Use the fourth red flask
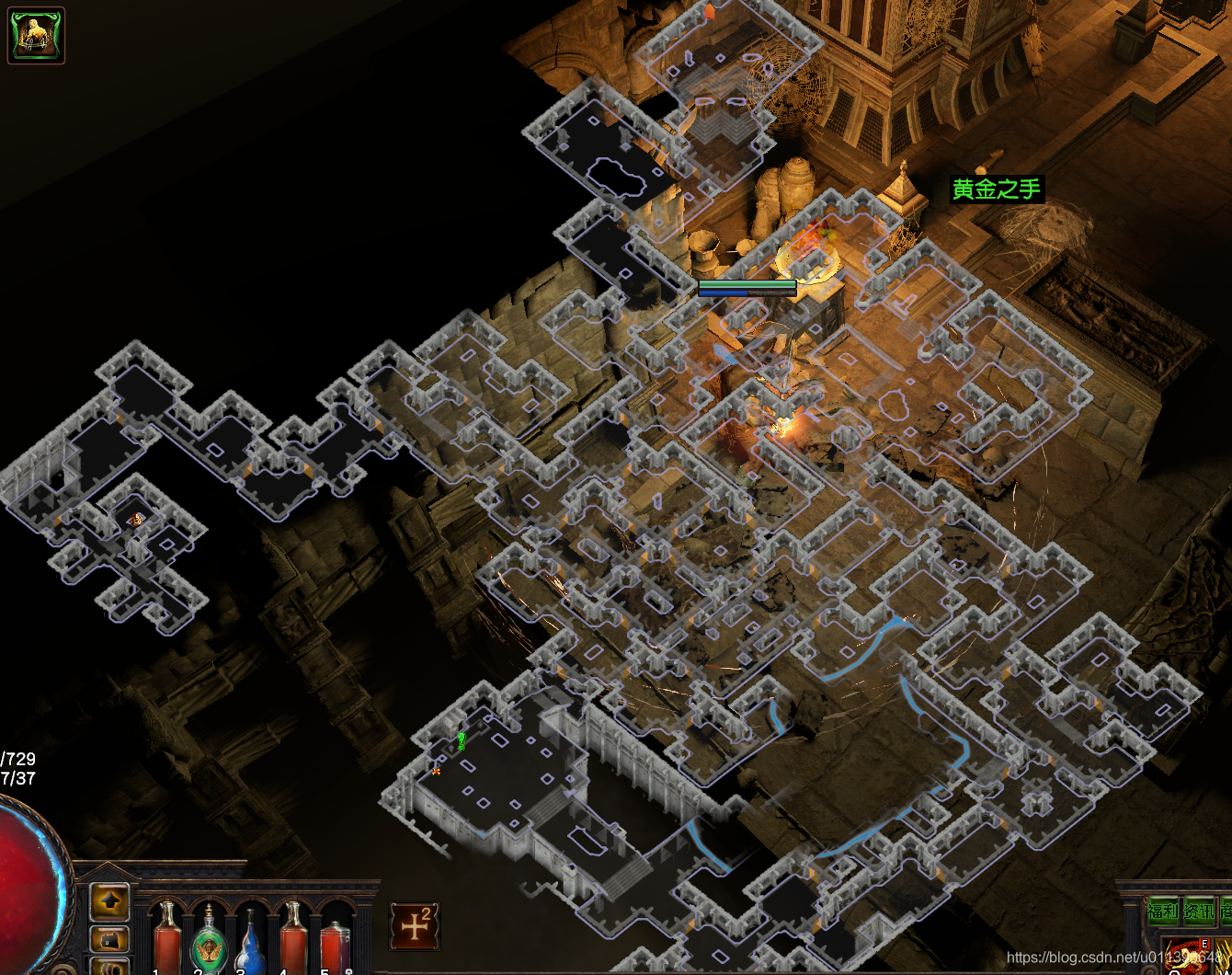The width and height of the screenshot is (1232, 975). click(x=292, y=938)
